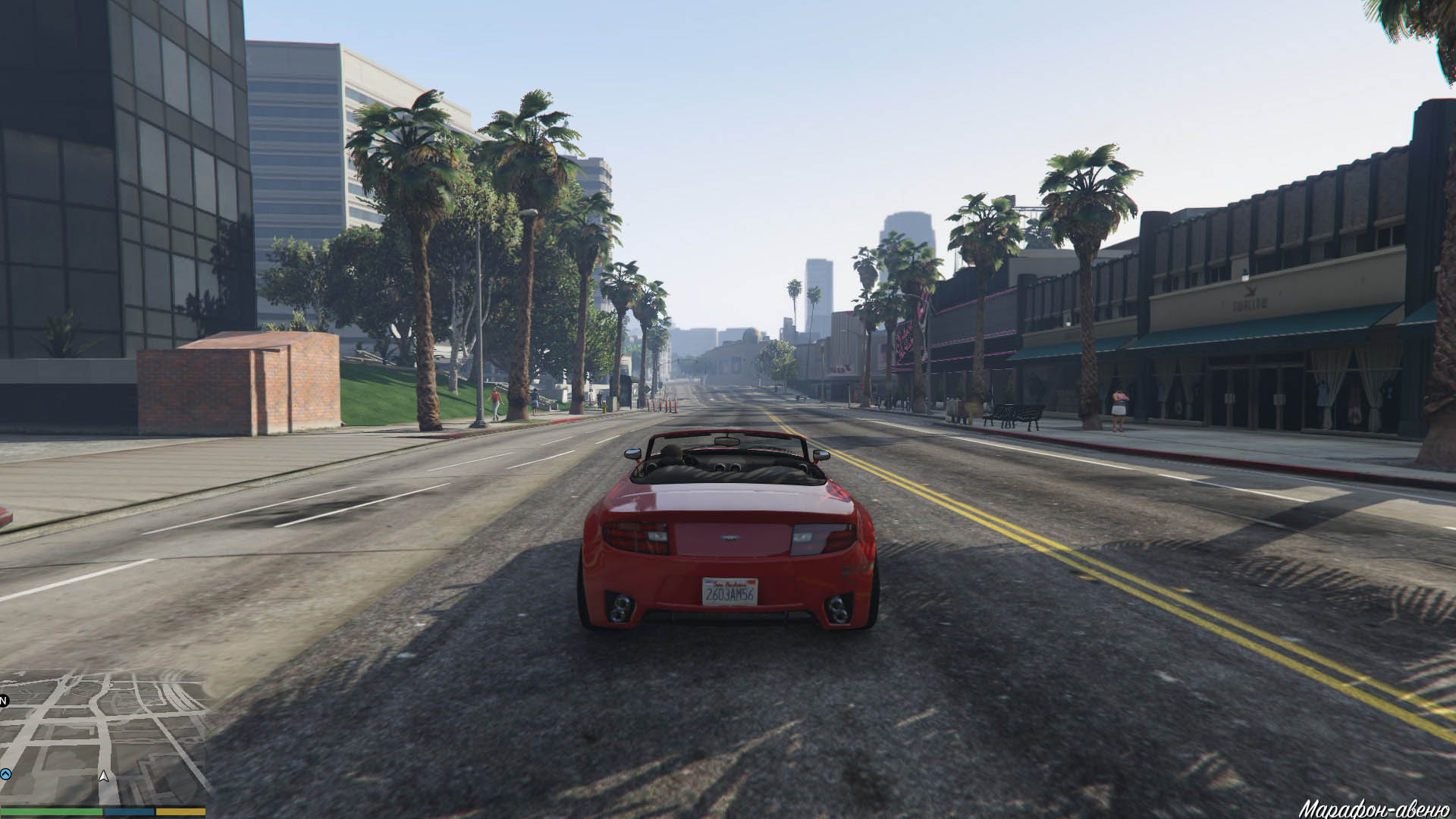1456x819 pixels.
Task: Select the north N marker on minimap
Action: click(x=4, y=701)
